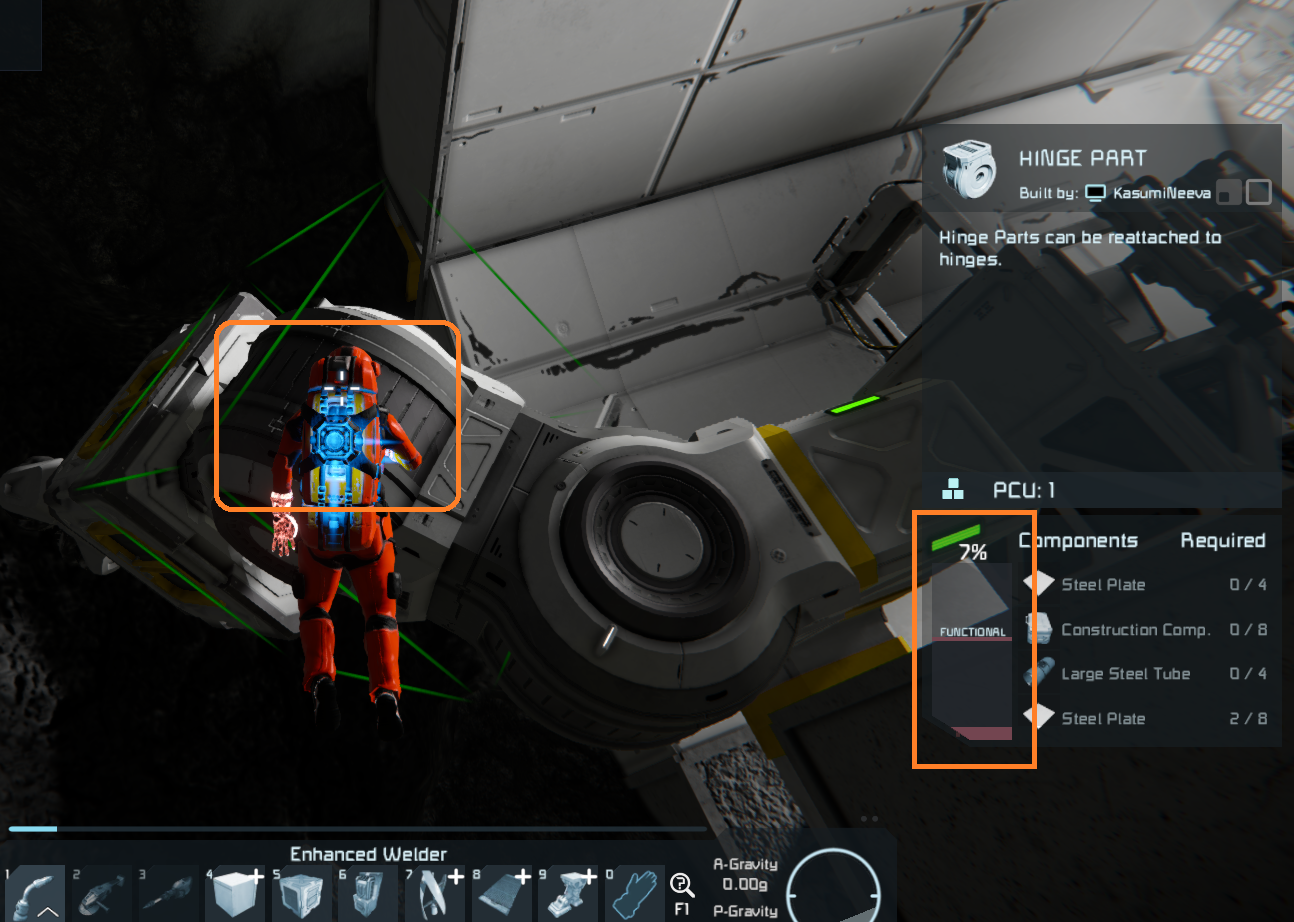This screenshot has width=1294, height=922.
Task: Select the Enhanced Welder in slot 1
Action: [38, 894]
